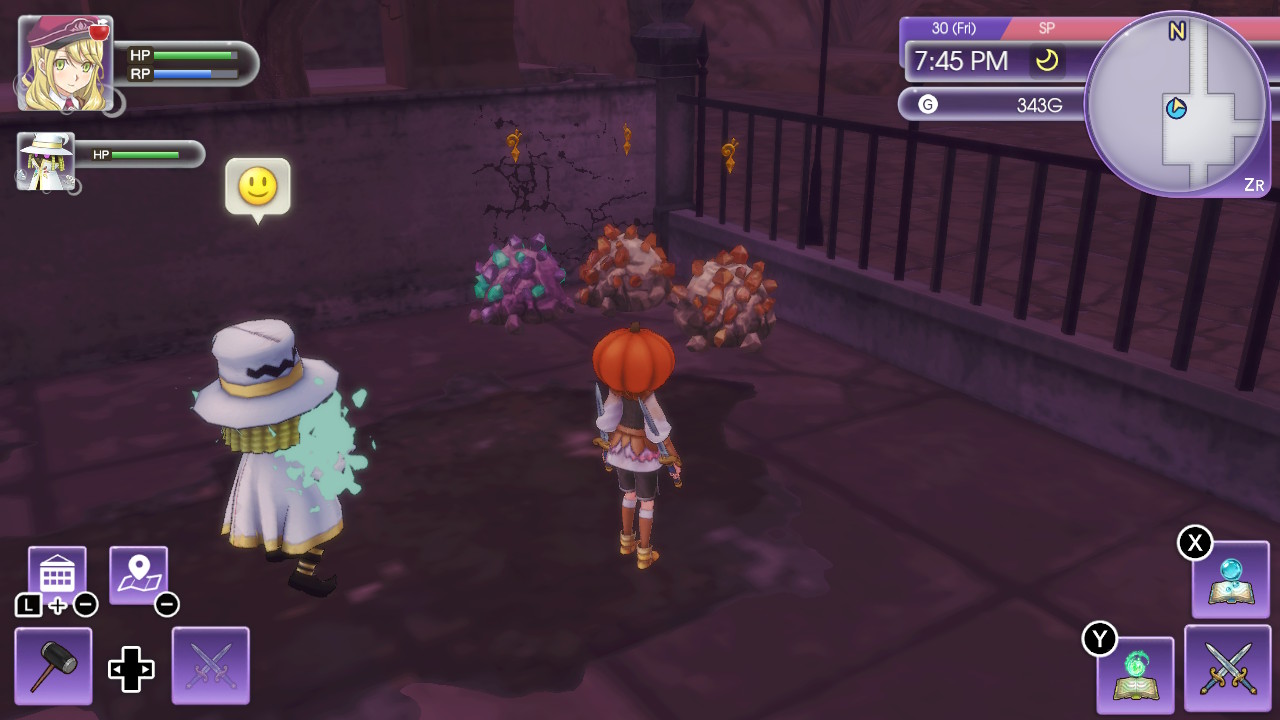1280x720 pixels.
Task: Select the hammer tool icon
Action: coord(52,663)
